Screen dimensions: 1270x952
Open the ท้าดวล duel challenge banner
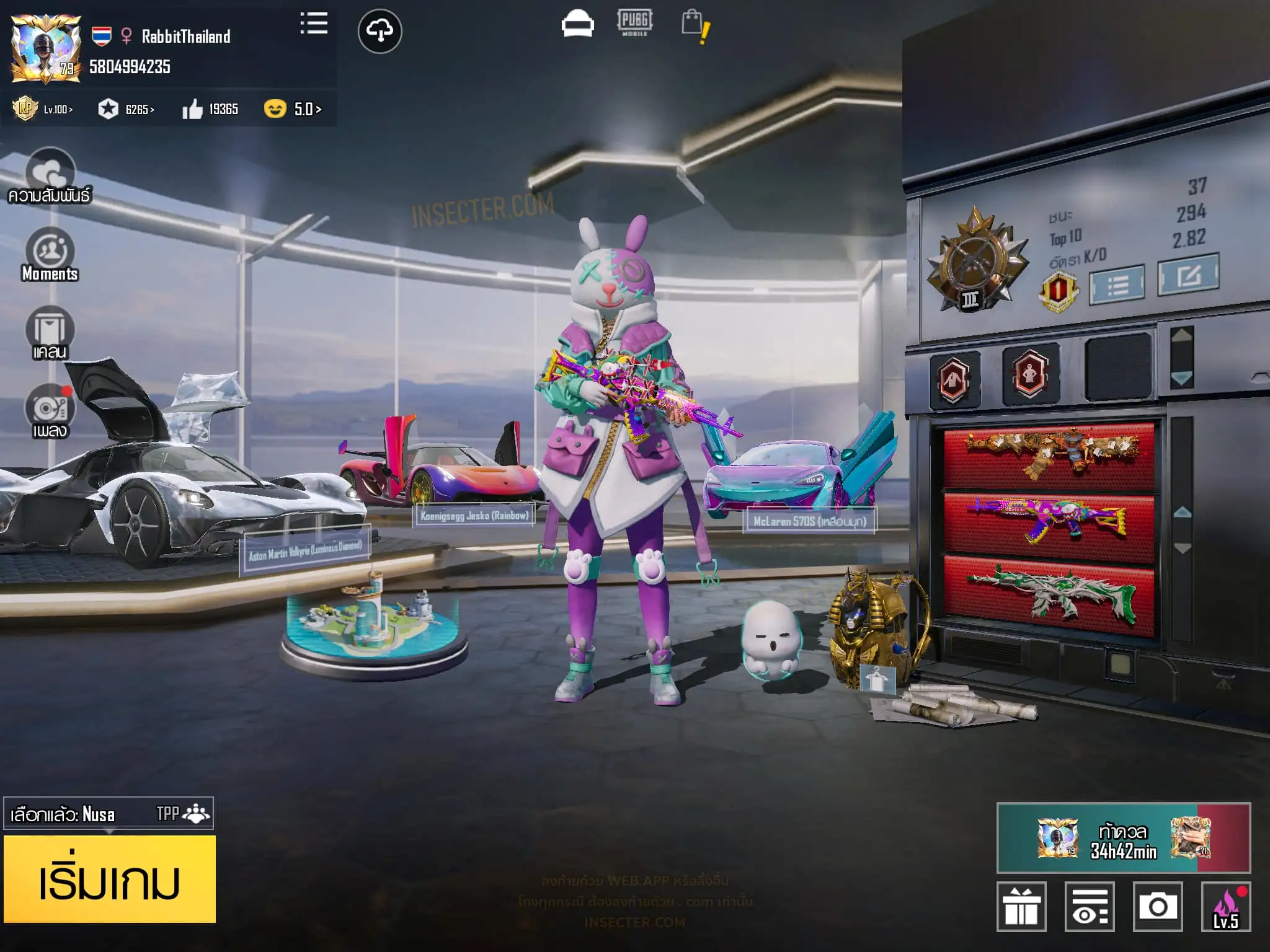1123,838
